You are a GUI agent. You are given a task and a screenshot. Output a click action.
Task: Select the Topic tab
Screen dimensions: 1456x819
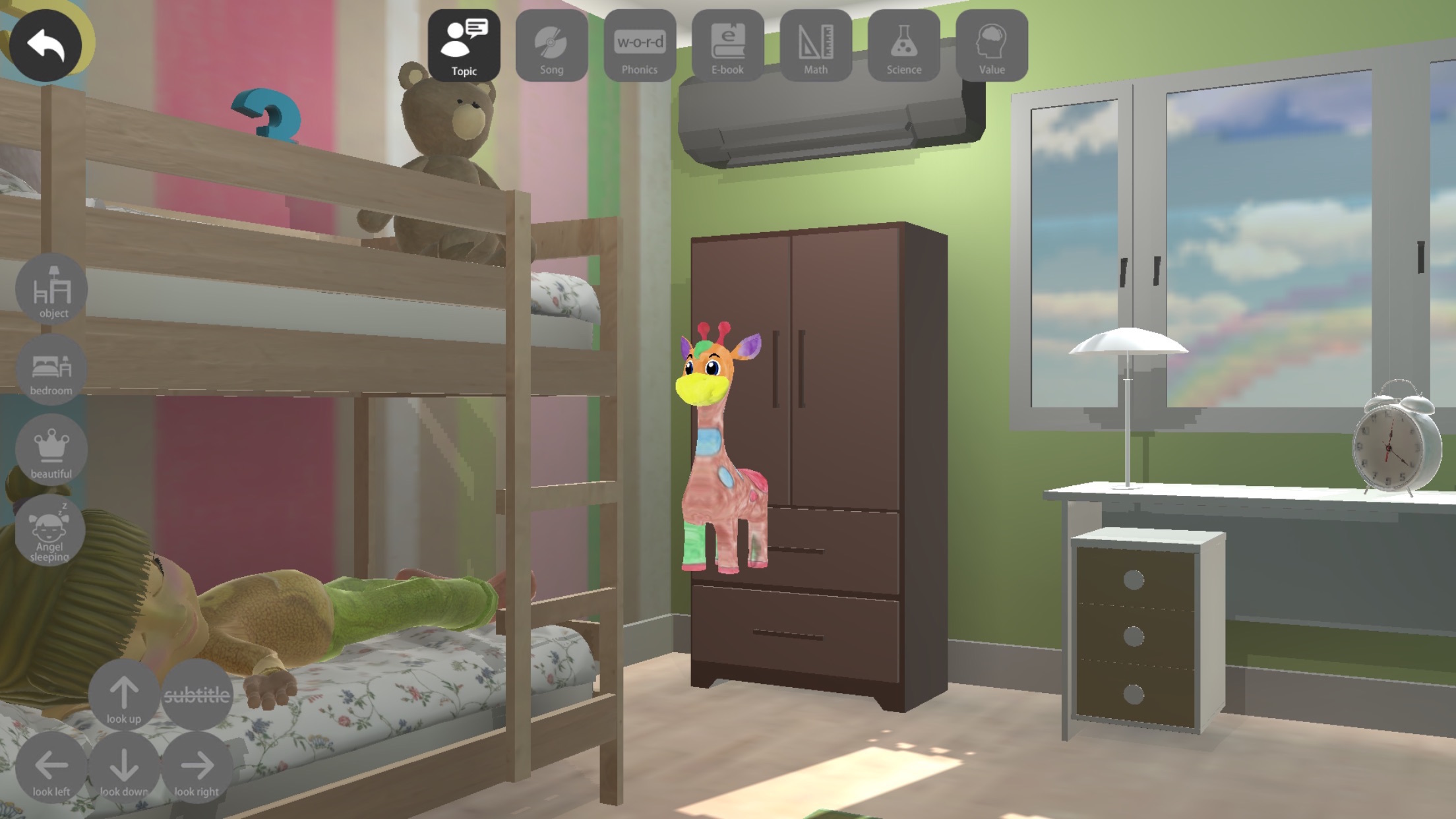point(464,45)
